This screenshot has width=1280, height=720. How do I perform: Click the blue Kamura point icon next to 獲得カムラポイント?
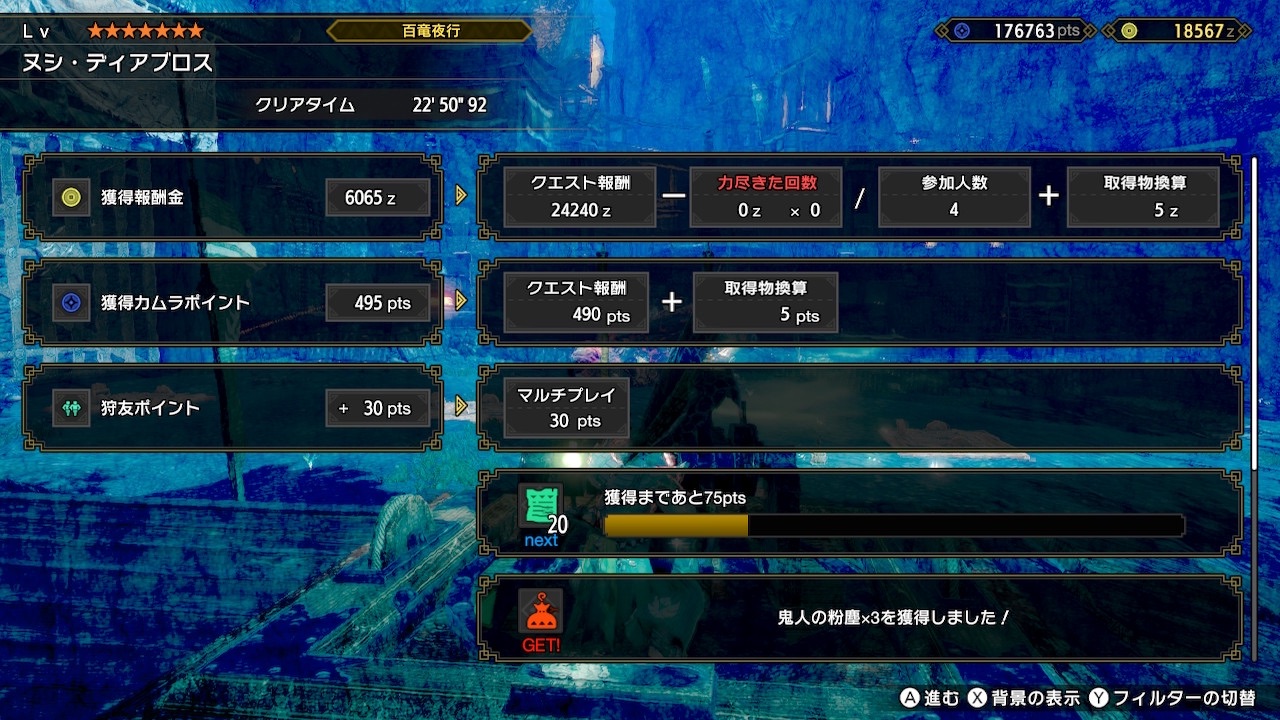tap(71, 302)
